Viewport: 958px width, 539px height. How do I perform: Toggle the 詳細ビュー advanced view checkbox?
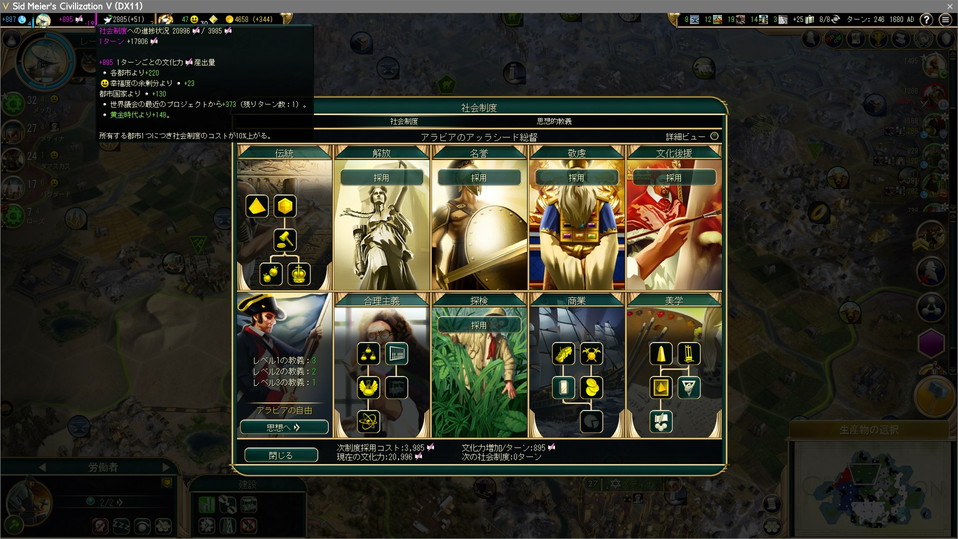(714, 136)
